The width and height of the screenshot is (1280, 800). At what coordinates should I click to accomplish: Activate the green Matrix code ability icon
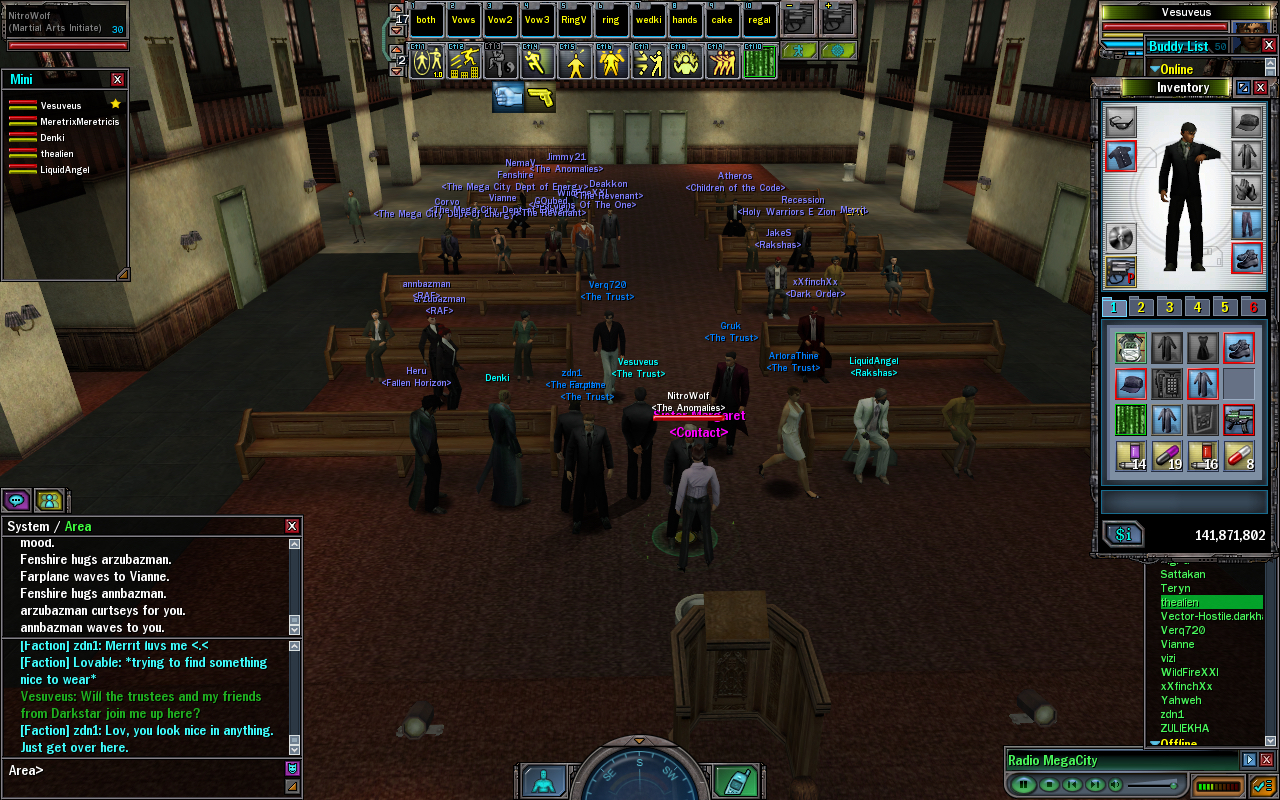tap(762, 62)
